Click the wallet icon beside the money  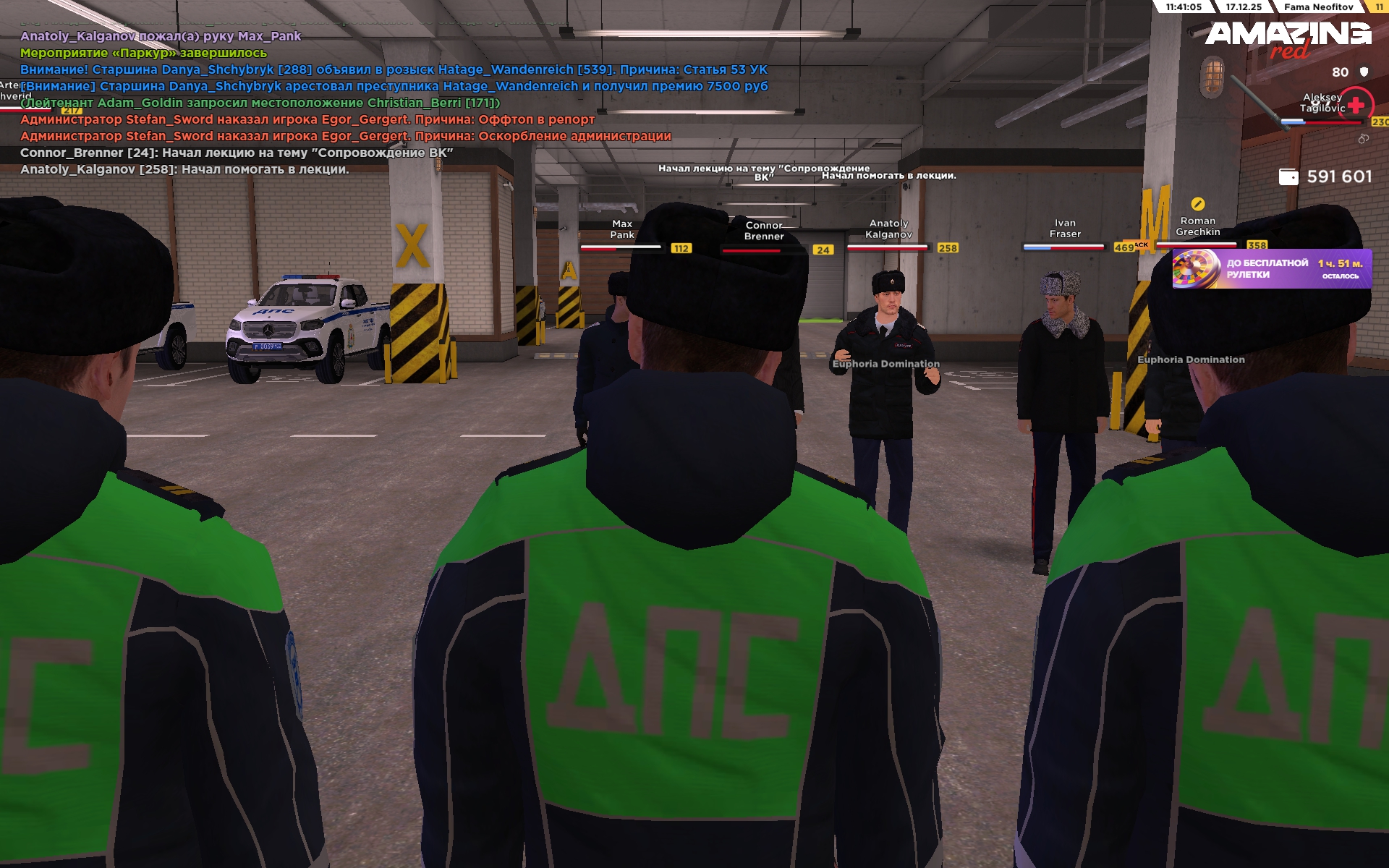[1288, 177]
